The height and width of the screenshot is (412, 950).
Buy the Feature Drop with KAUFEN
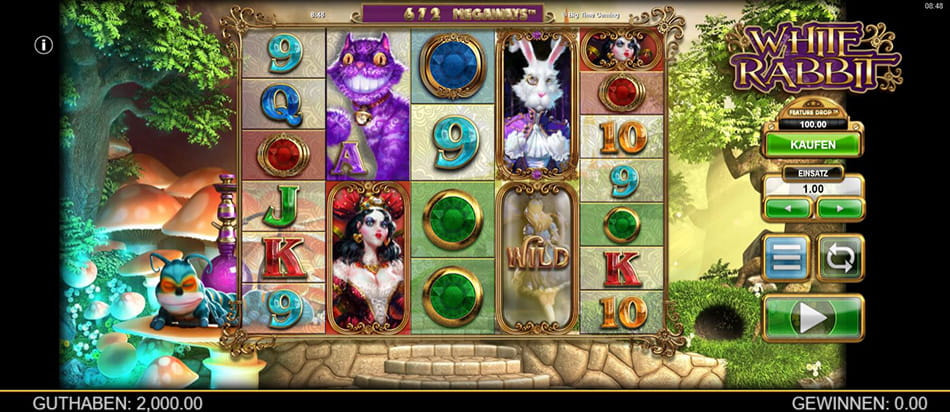coord(812,145)
